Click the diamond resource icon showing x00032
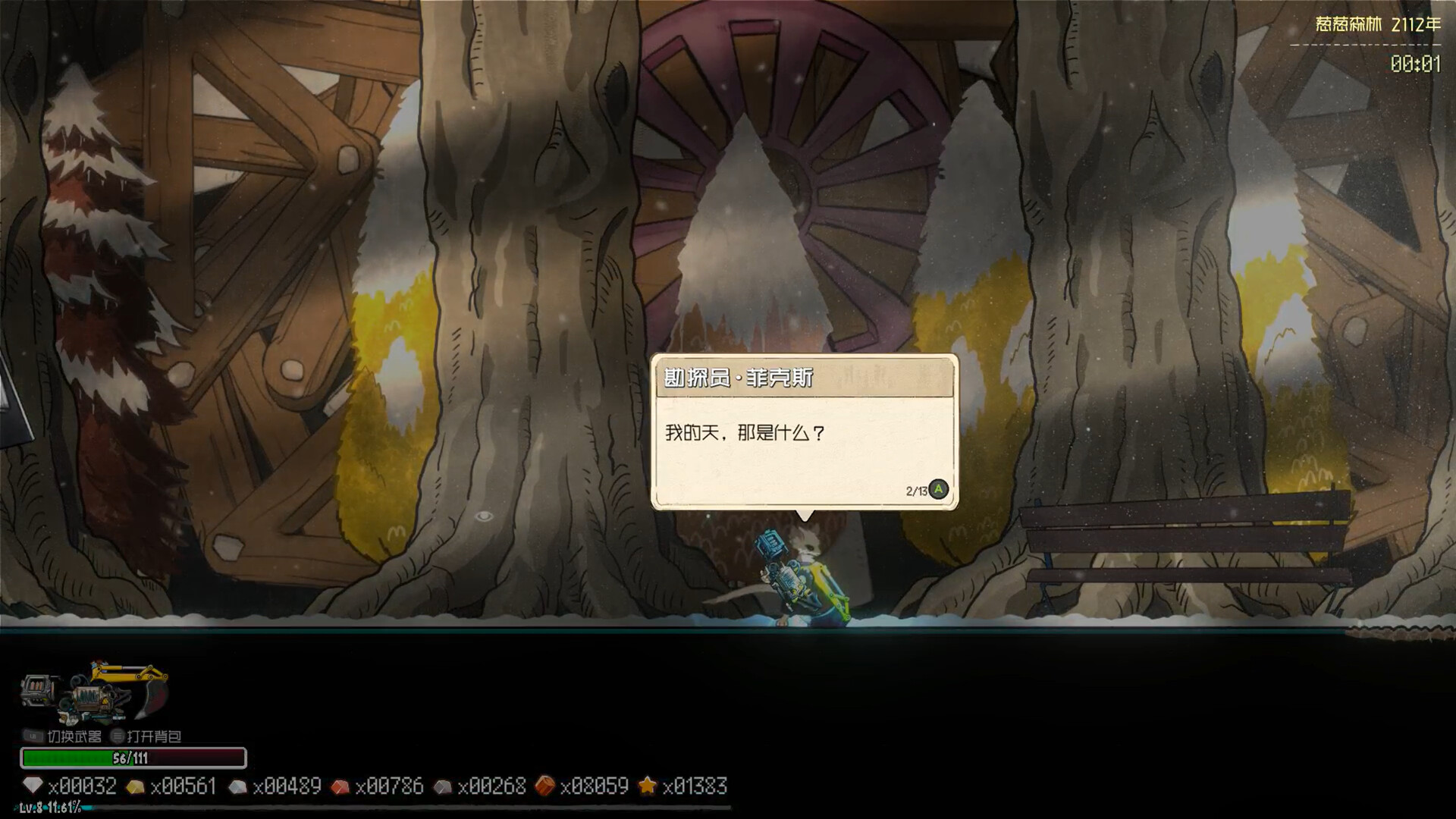The width and height of the screenshot is (1456, 819). tap(32, 786)
